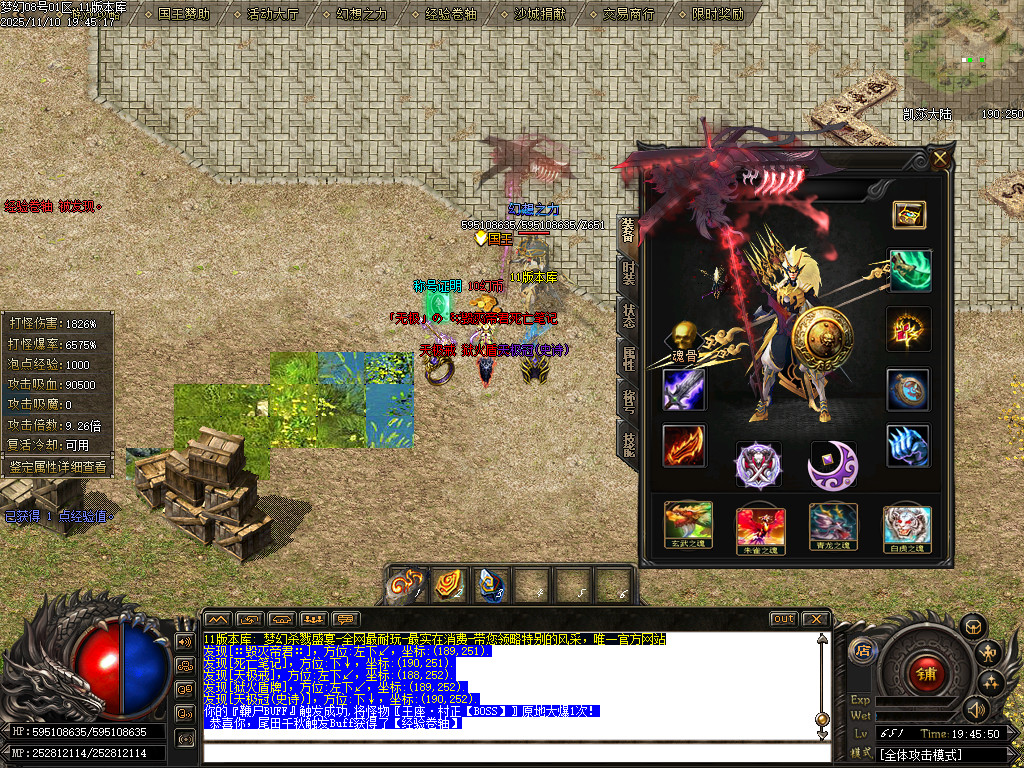Choose the 朱雀之魂 phoenix slot
1024x768 pixels.
click(x=761, y=529)
